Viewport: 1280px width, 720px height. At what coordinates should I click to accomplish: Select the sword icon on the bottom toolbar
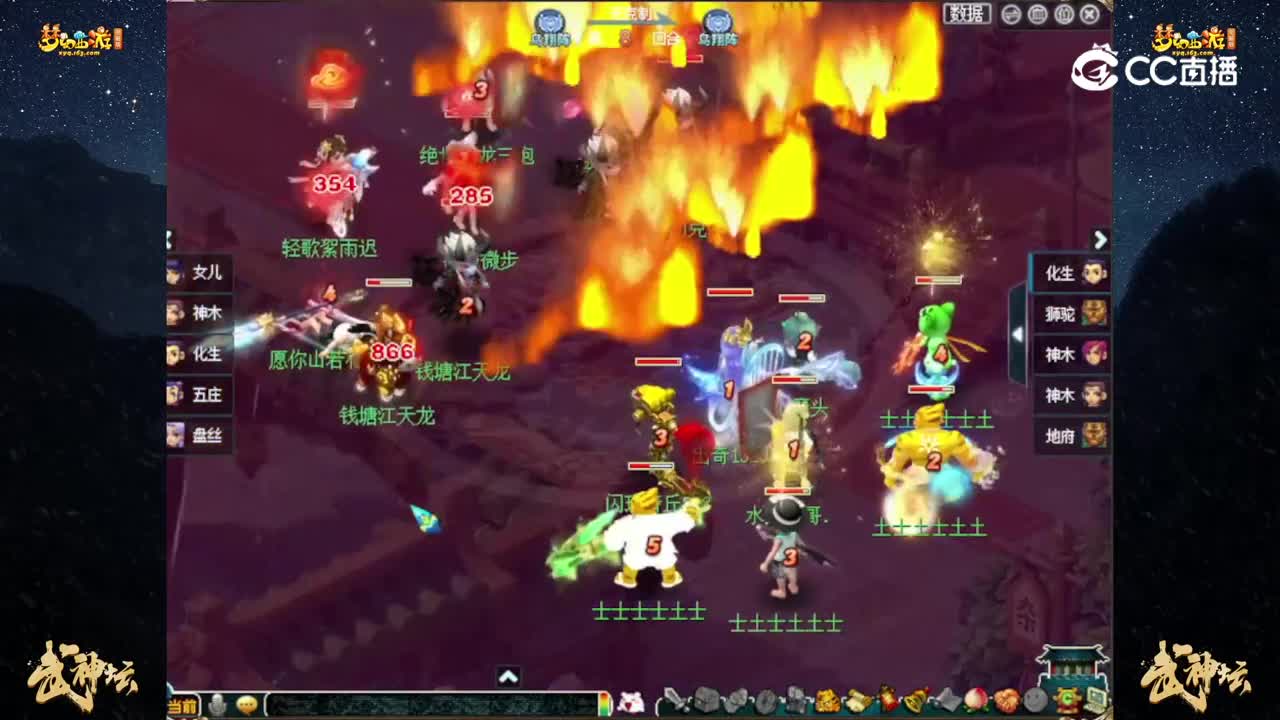point(675,702)
